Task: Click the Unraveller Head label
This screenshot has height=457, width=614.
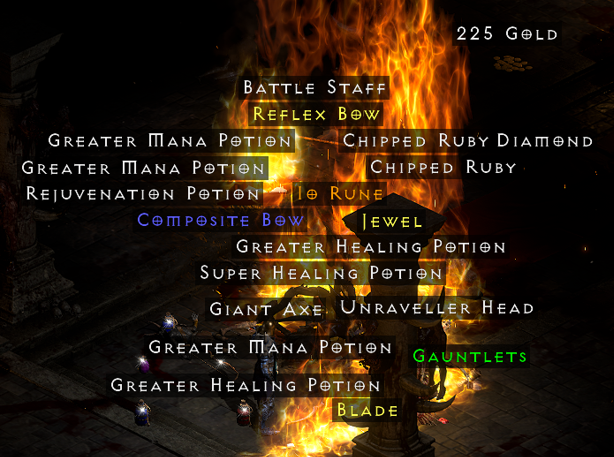Action: tap(437, 308)
